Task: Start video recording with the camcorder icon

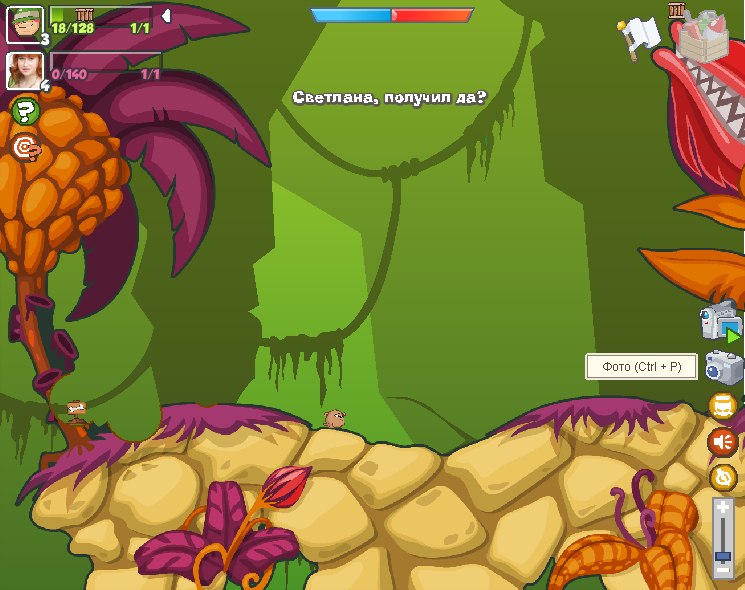Action: (721, 322)
